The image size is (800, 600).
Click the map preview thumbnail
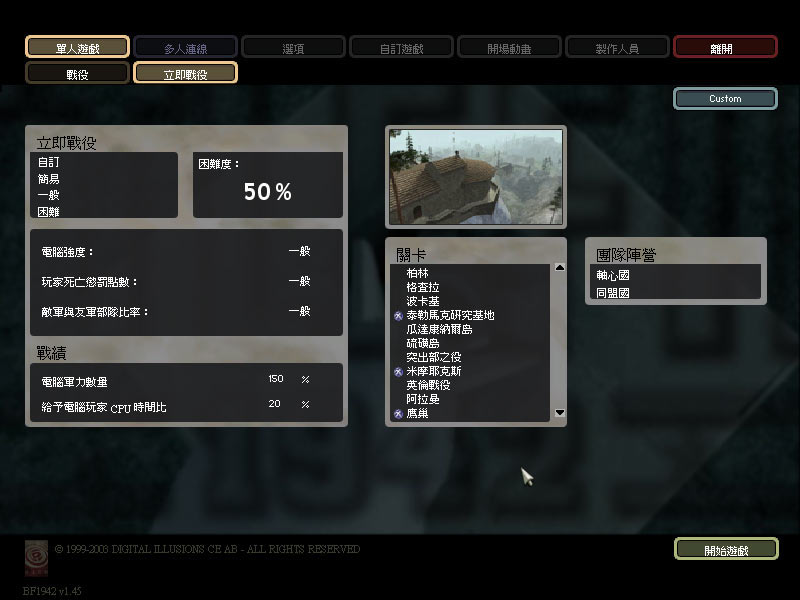pyautogui.click(x=475, y=176)
